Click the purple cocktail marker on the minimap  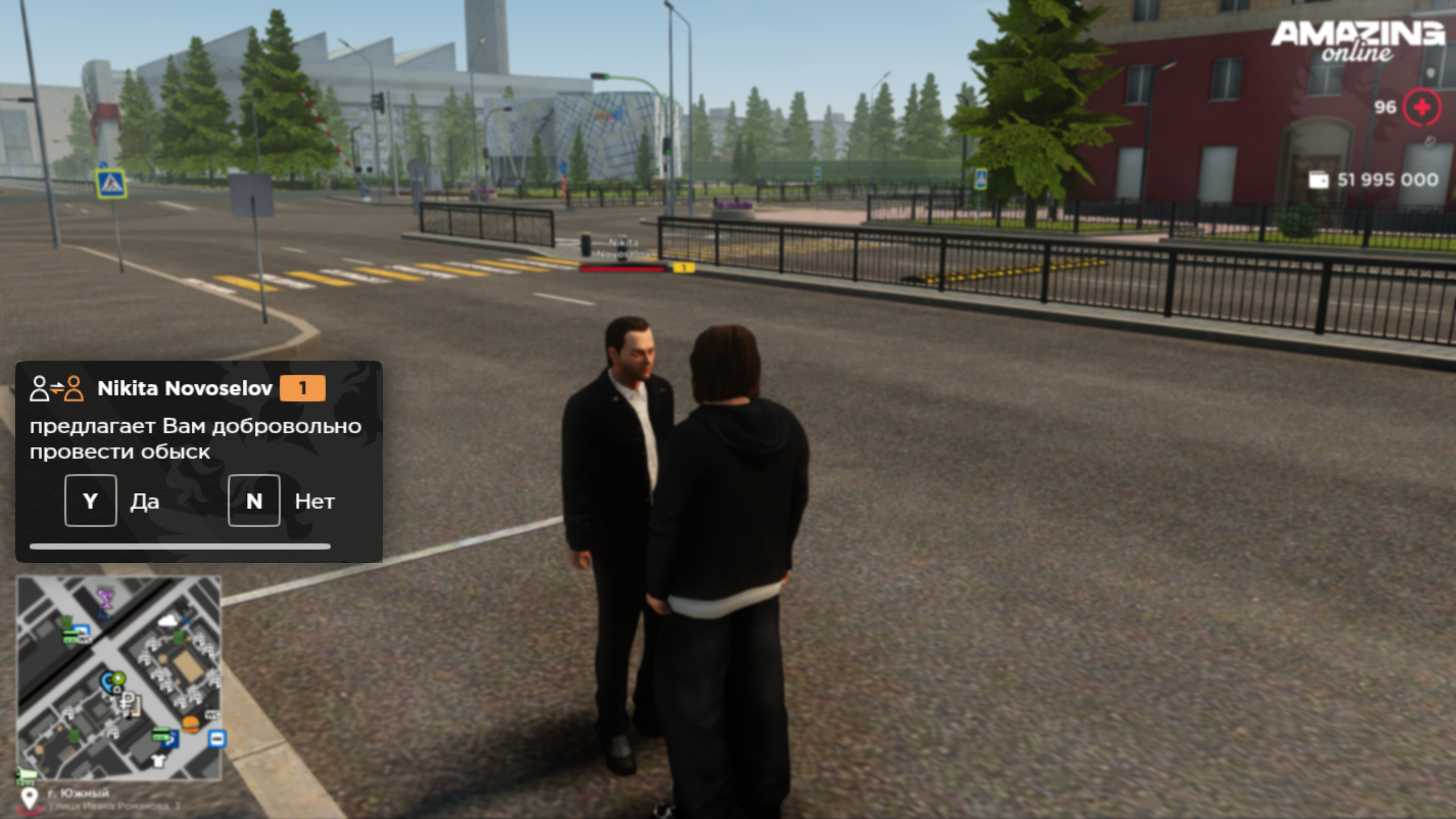point(105,598)
